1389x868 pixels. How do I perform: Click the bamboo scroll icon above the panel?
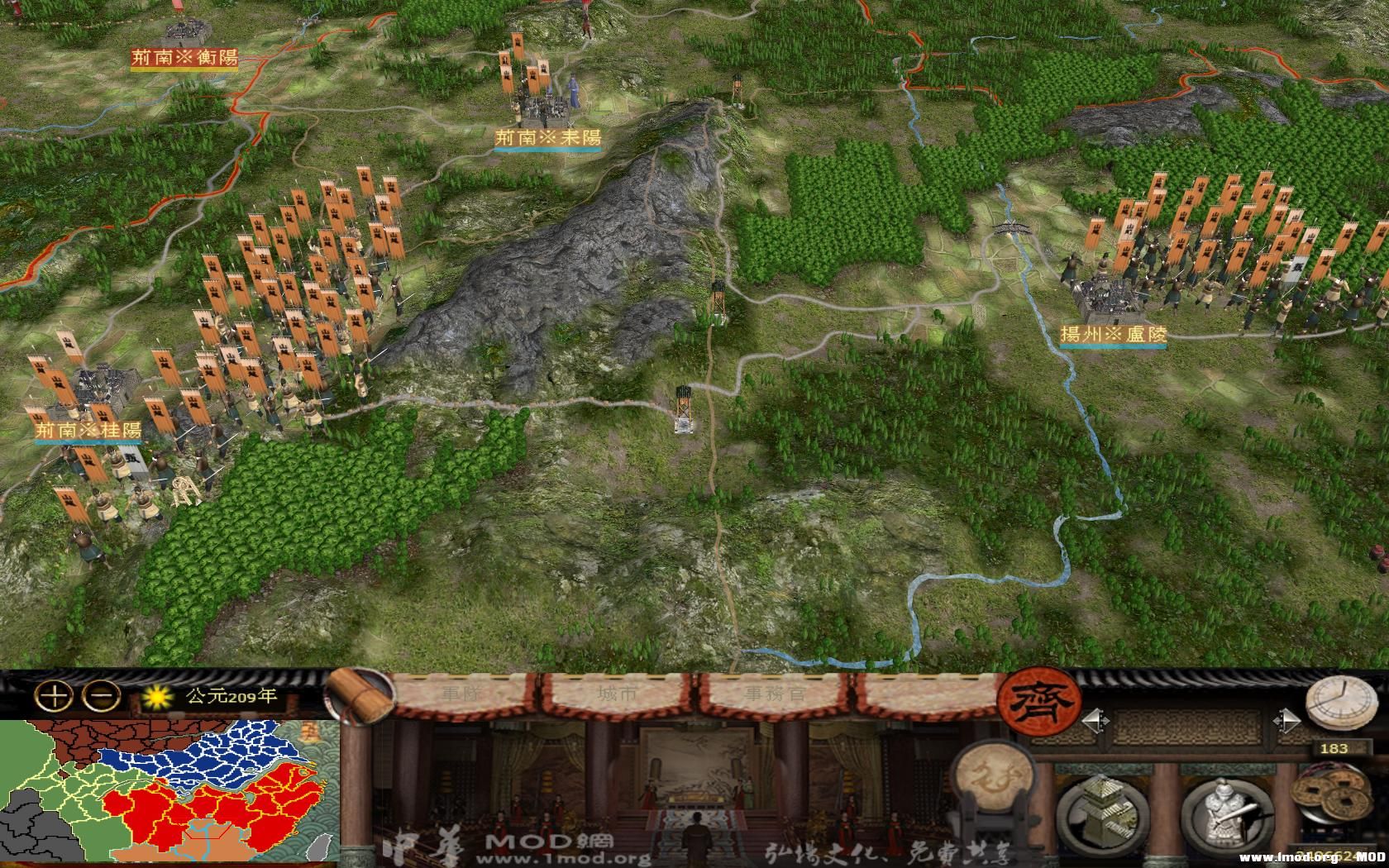[x=357, y=690]
